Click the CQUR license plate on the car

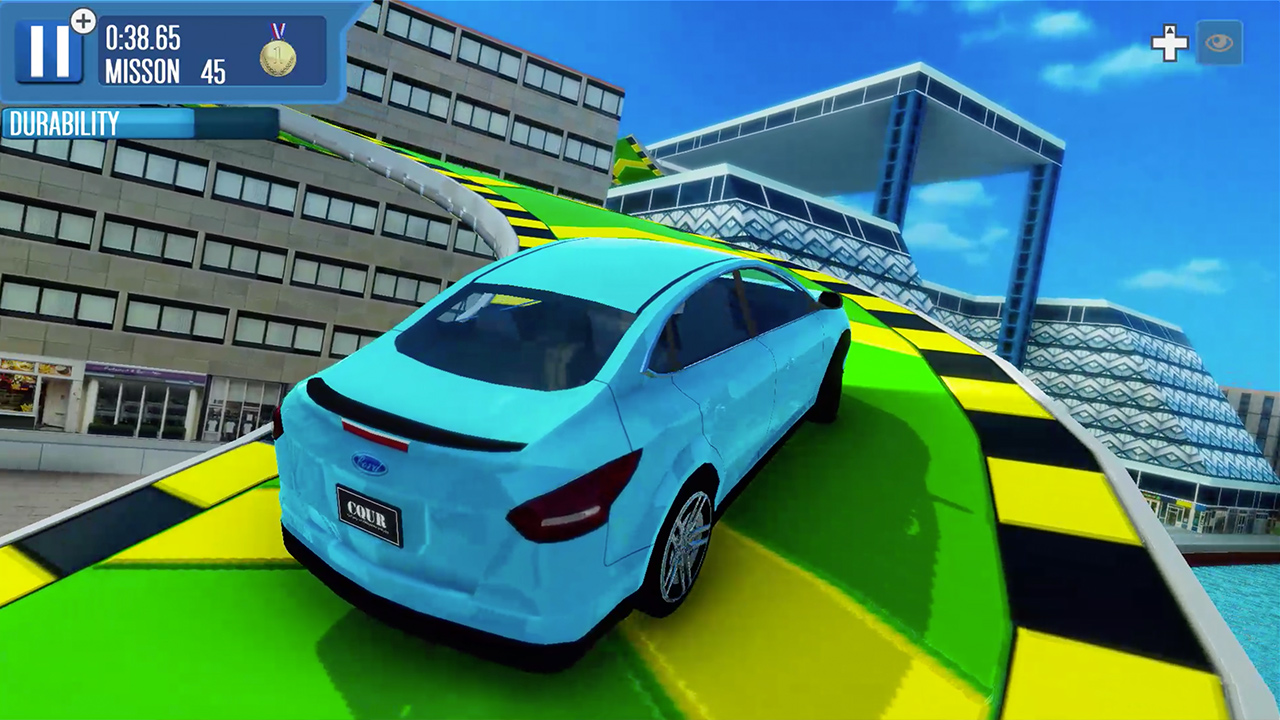tap(367, 516)
